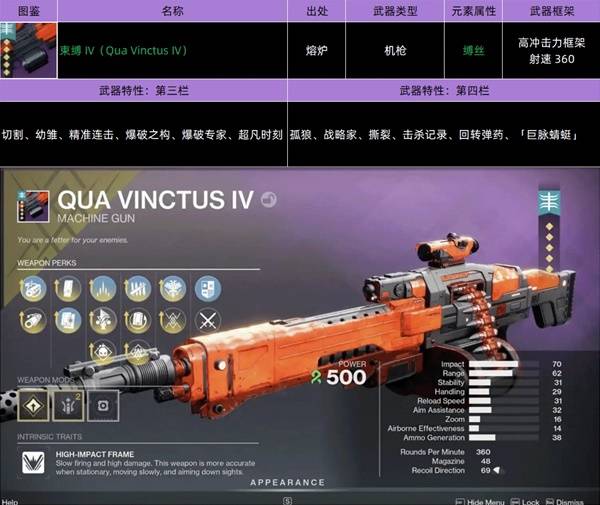The width and height of the screenshot is (600, 505).
Task: Select the tally marks weapon perk
Action: (137, 290)
